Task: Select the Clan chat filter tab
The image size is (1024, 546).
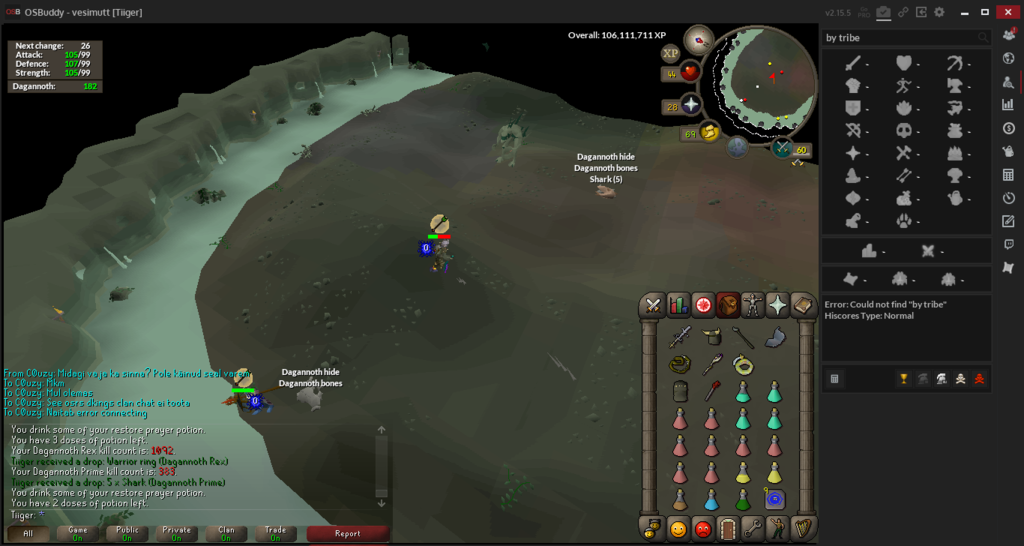Action: 226,533
